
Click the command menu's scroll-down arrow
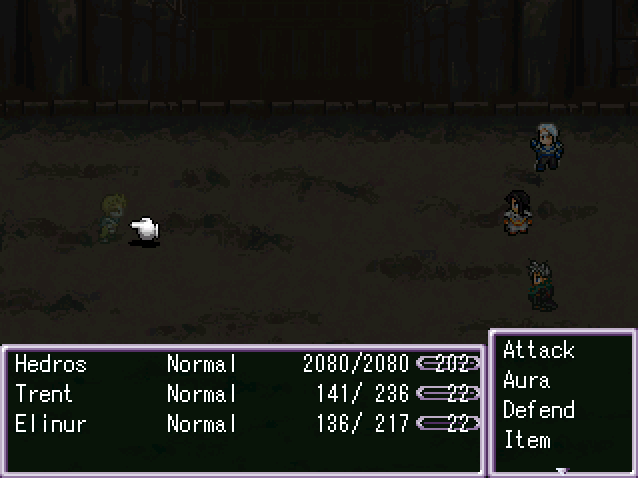[x=562, y=469]
